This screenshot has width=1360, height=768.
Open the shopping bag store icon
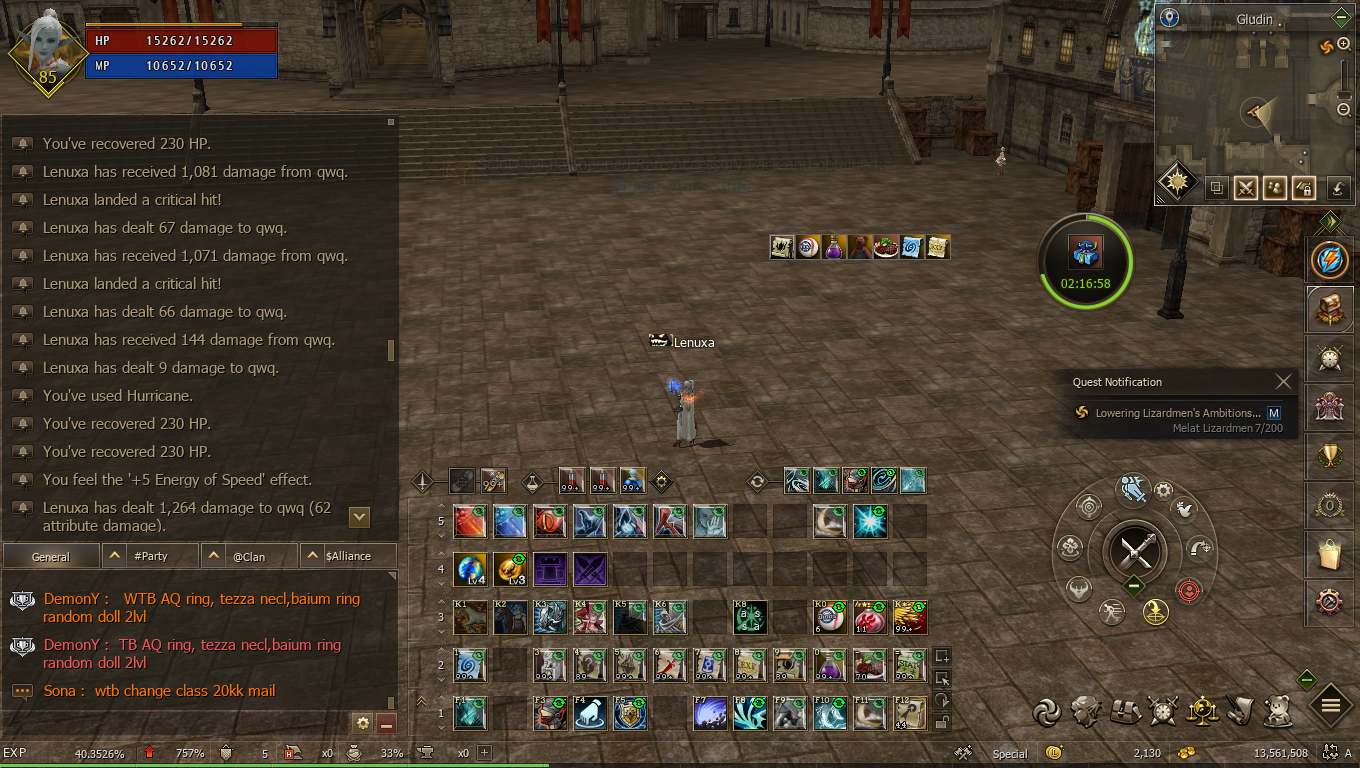pyautogui.click(x=1331, y=553)
